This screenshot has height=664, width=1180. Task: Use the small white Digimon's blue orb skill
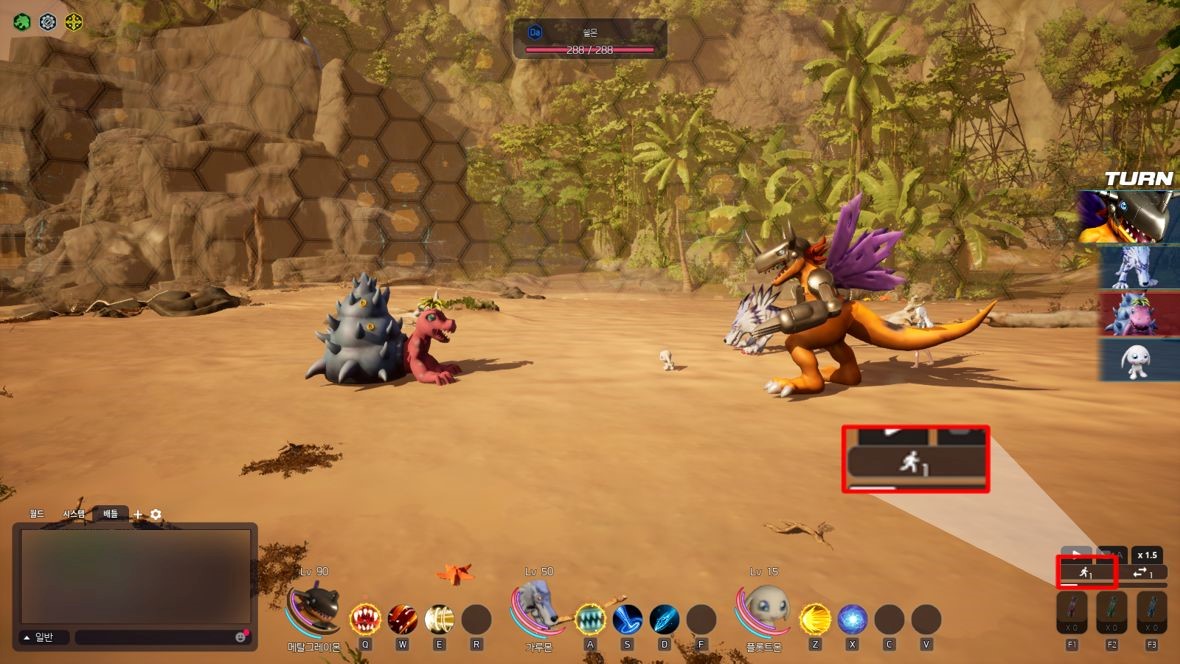[852, 620]
